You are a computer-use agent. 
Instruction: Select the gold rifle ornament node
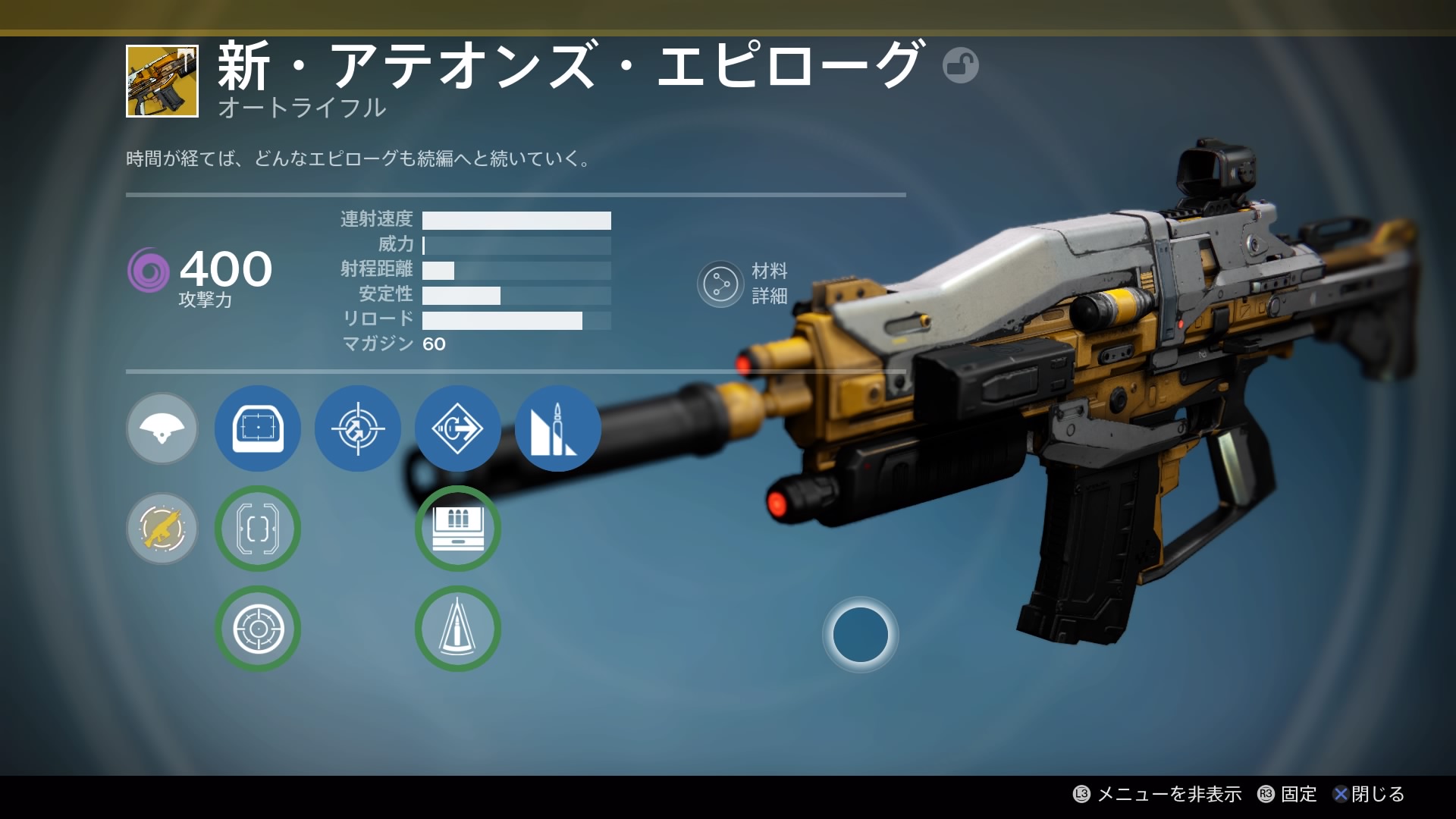[x=162, y=529]
